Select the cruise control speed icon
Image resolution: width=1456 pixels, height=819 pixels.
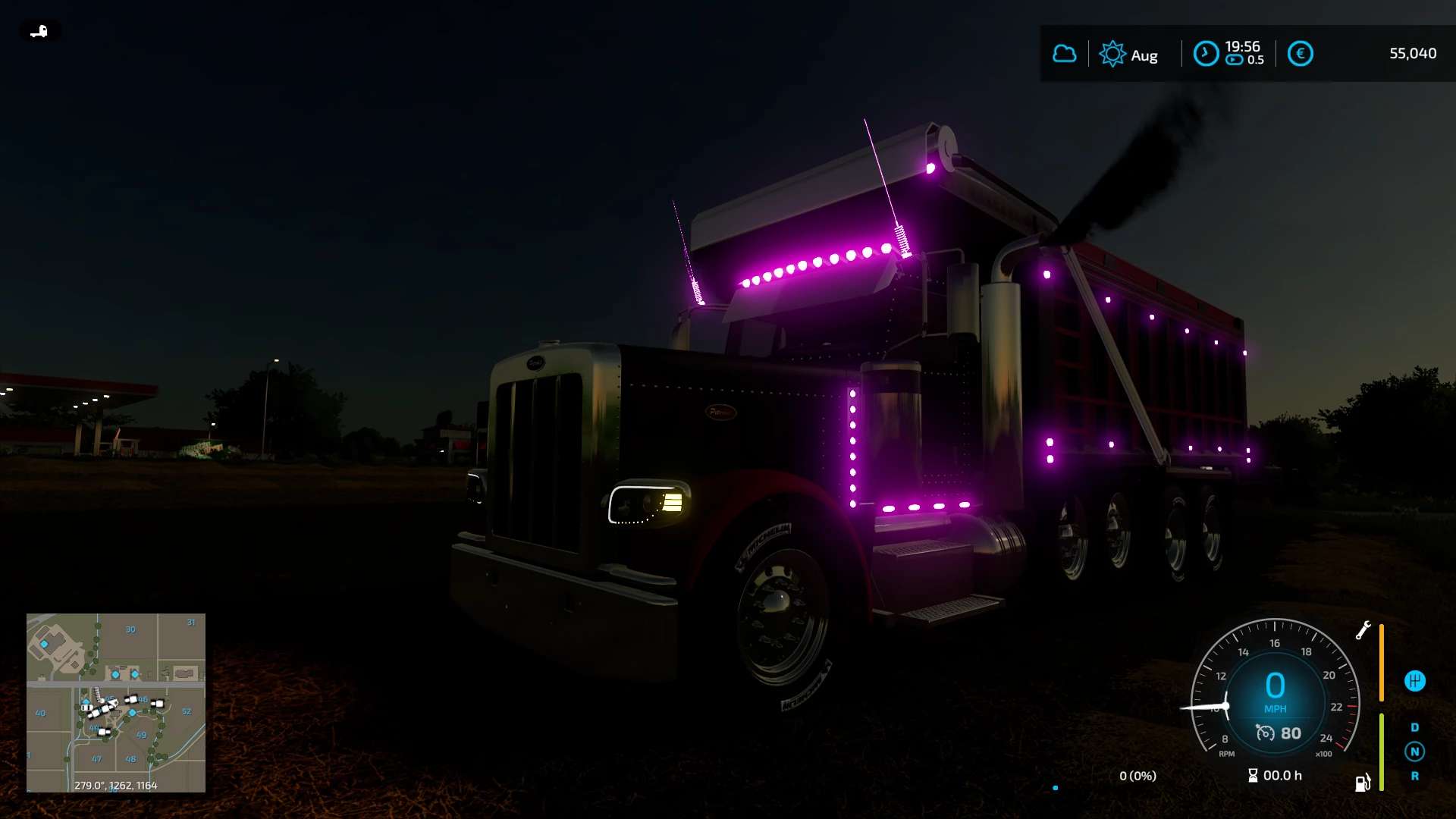(1265, 733)
